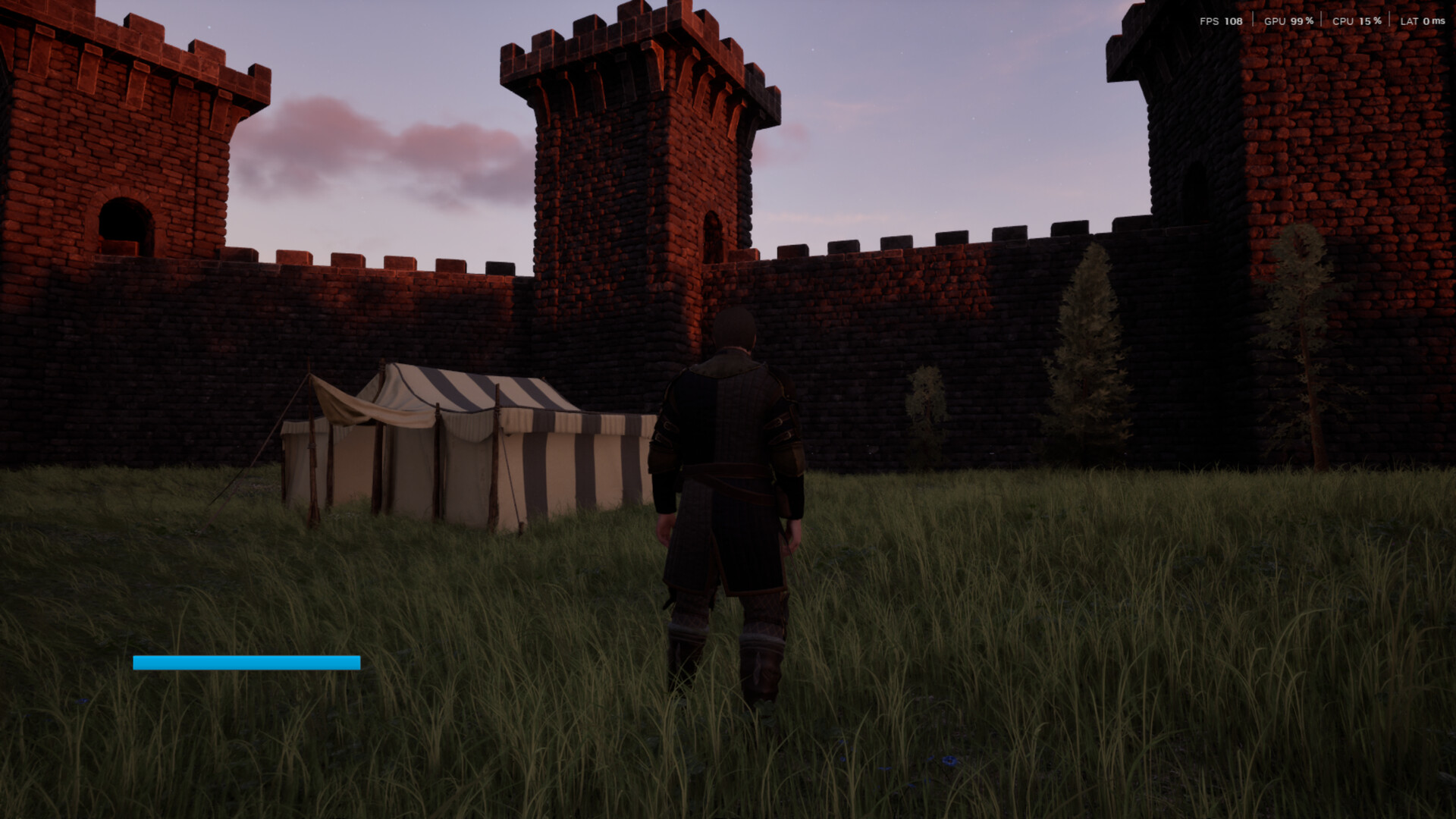The width and height of the screenshot is (1456, 819).
Task: Click the window on the central tower
Action: click(x=713, y=235)
